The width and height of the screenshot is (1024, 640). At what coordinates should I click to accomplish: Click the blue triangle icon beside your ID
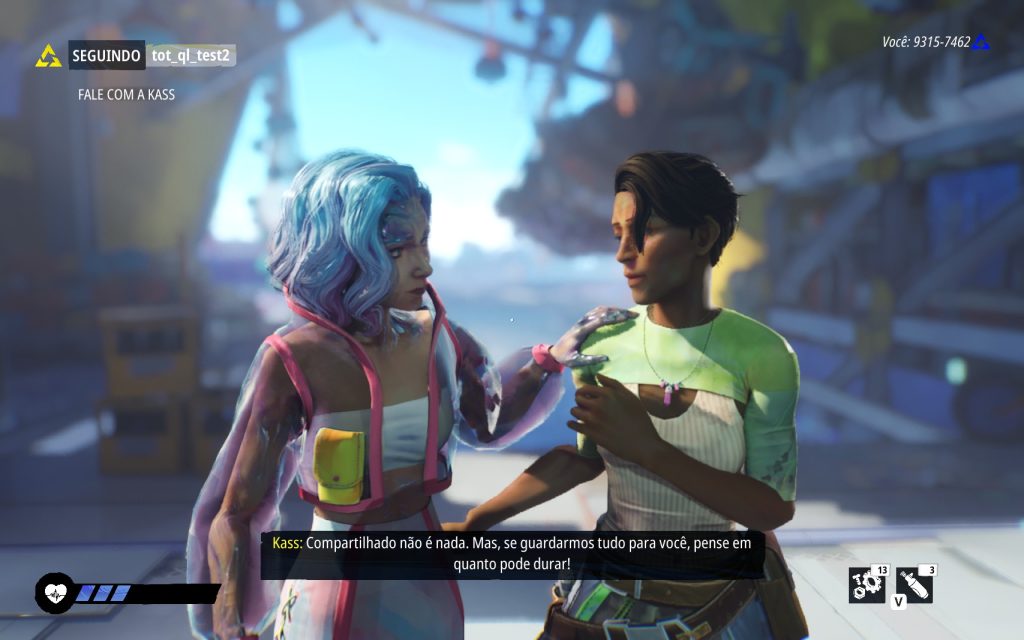(981, 42)
